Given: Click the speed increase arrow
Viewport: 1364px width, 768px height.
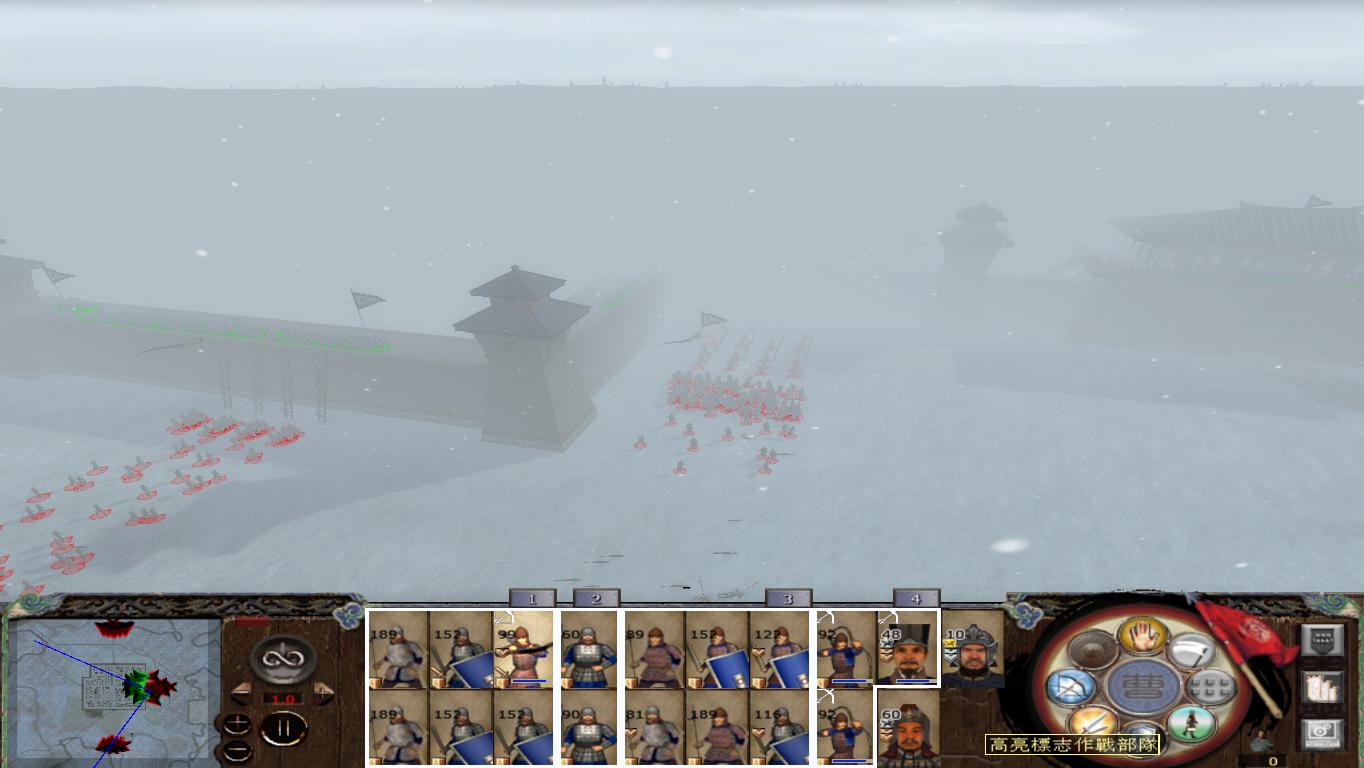Looking at the screenshot, I should point(322,692).
